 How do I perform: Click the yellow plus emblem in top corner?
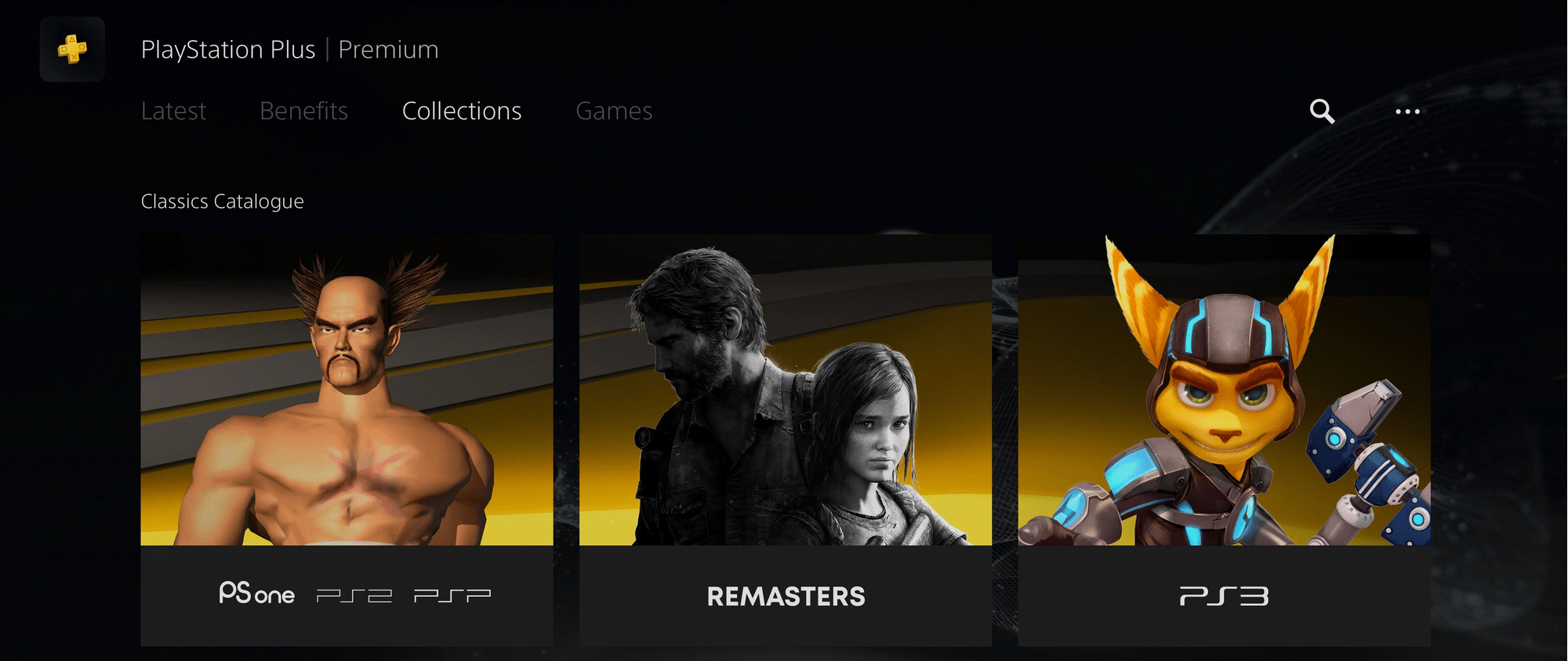pos(72,49)
